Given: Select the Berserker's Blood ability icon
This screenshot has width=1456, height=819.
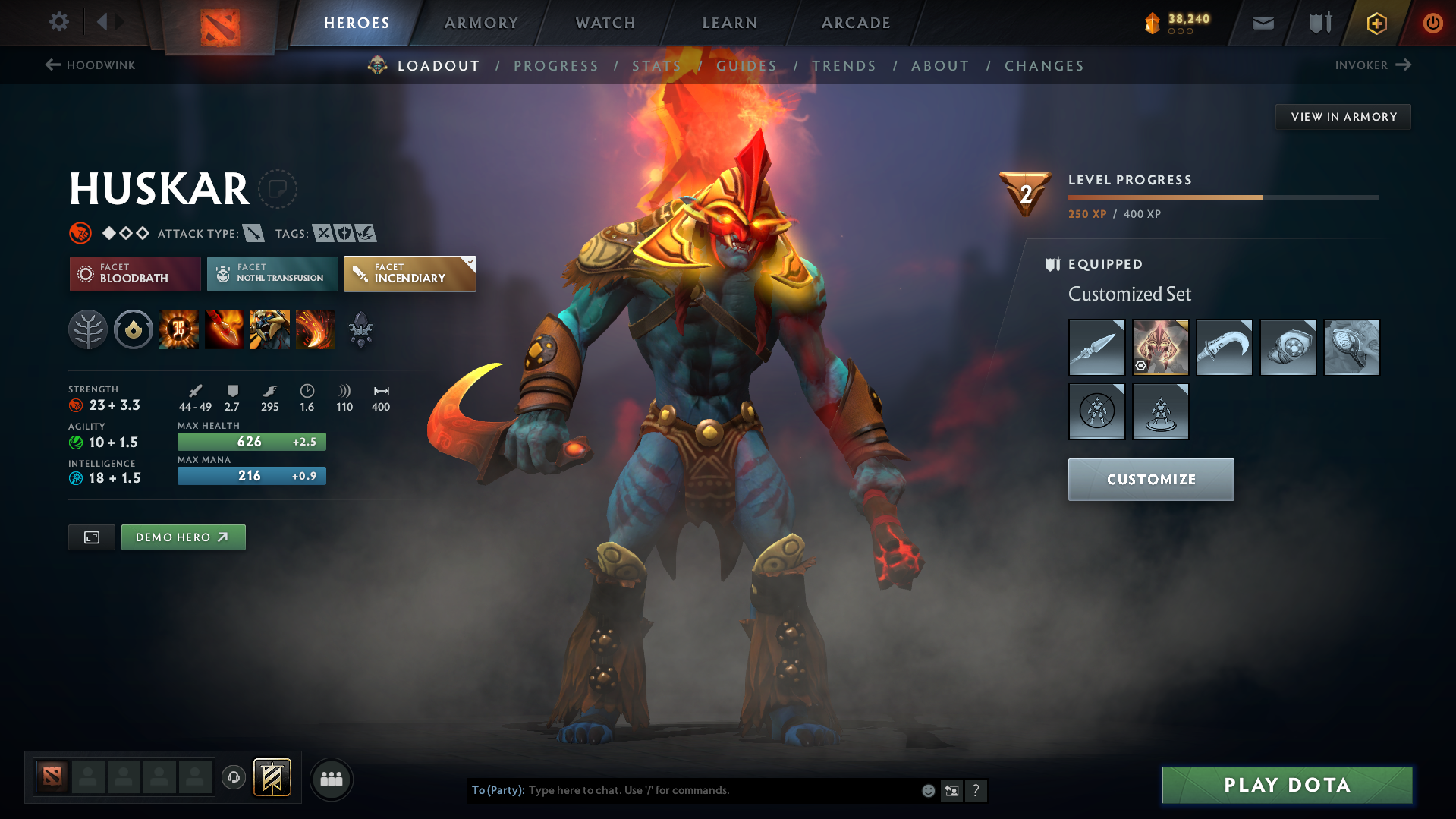Looking at the screenshot, I should [270, 329].
